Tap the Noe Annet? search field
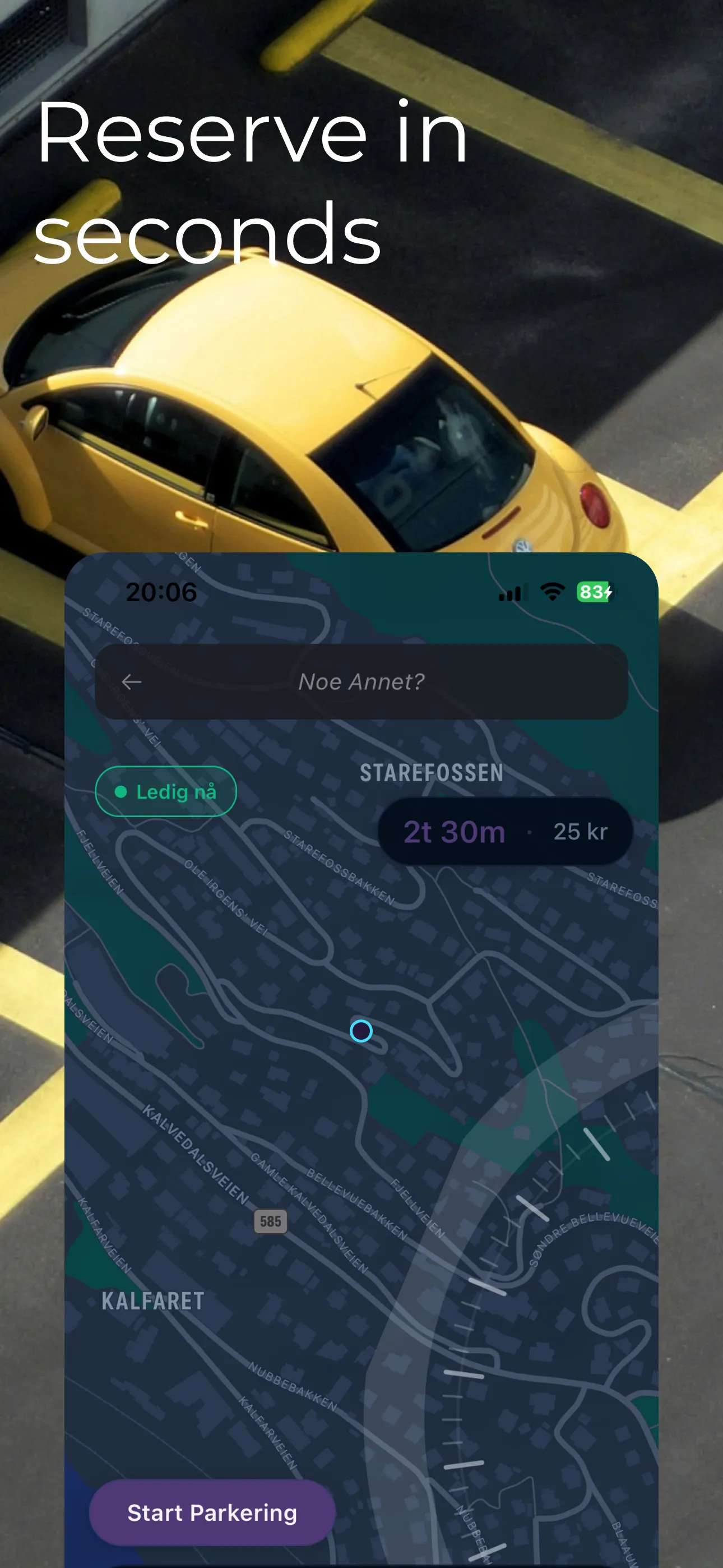The image size is (723, 1568). click(x=362, y=682)
